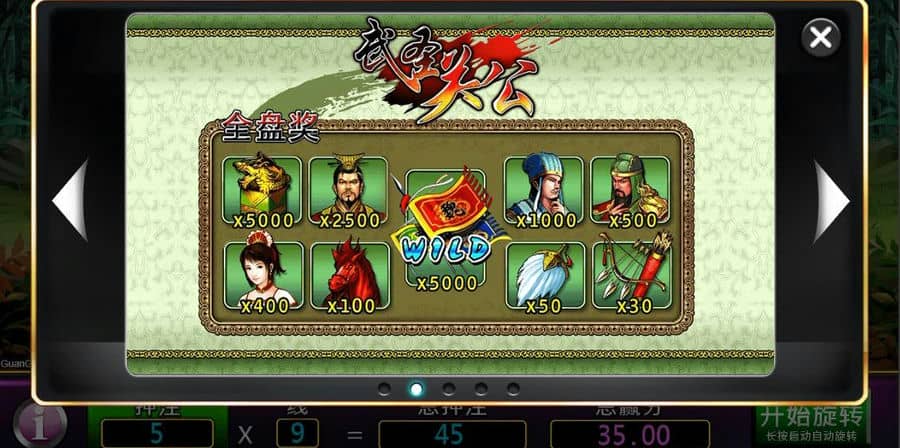Image resolution: width=900 pixels, height=448 pixels.
Task: Close the paytable popup
Action: tap(820, 38)
